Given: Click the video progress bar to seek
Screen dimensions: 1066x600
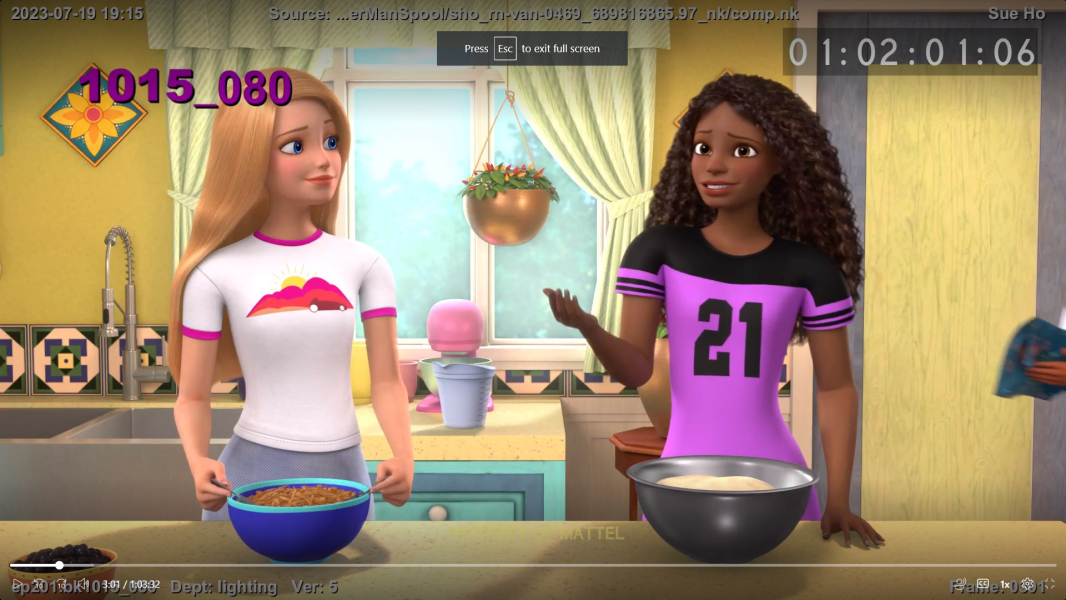Looking at the screenshot, I should click(500, 565).
